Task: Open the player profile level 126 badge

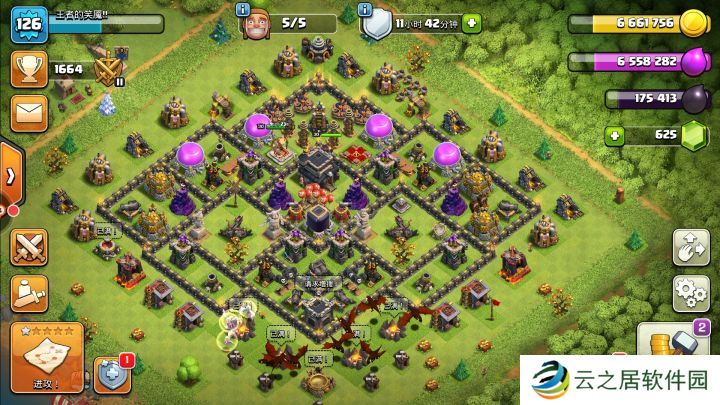Action: (28, 23)
